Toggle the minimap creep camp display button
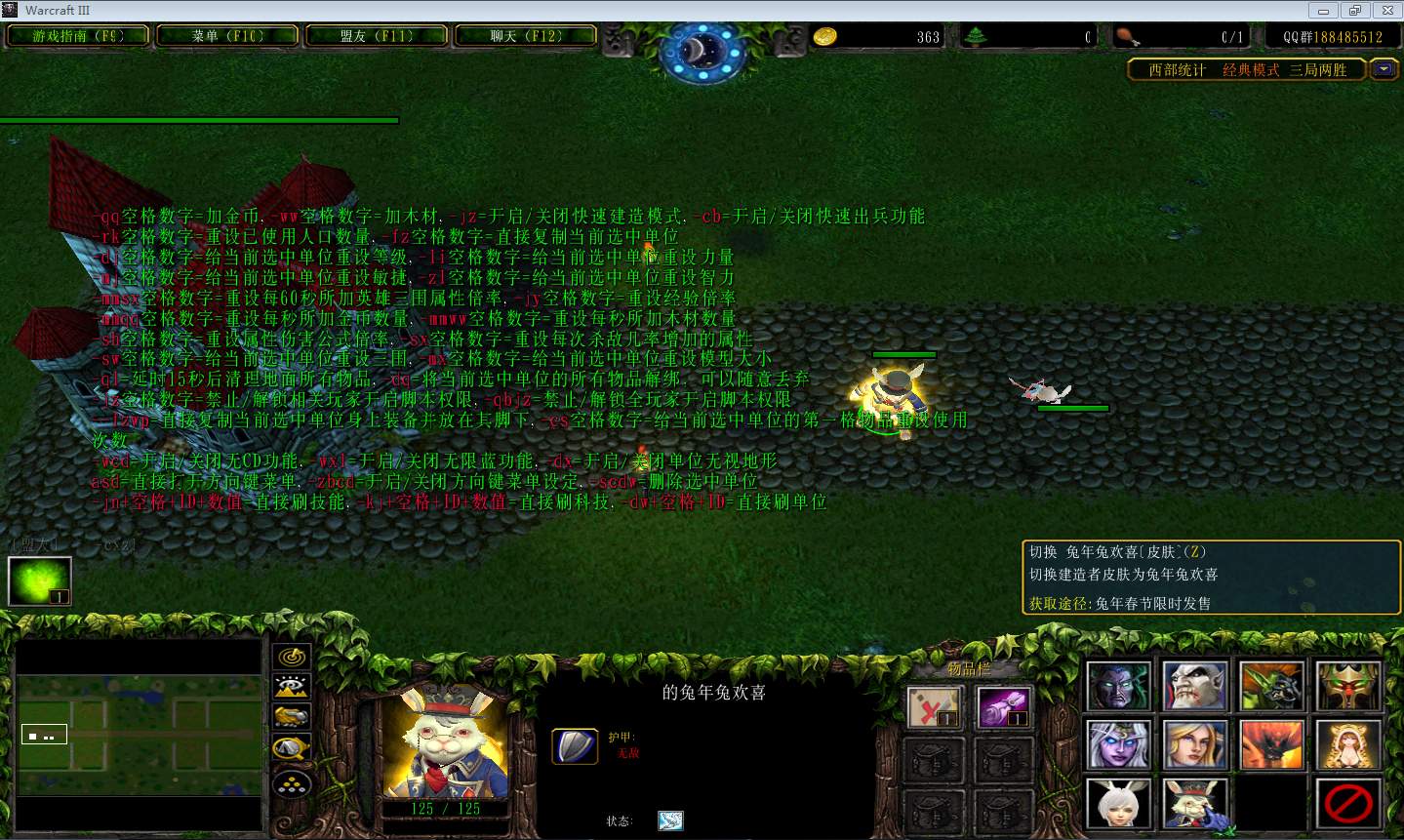 (x=292, y=748)
